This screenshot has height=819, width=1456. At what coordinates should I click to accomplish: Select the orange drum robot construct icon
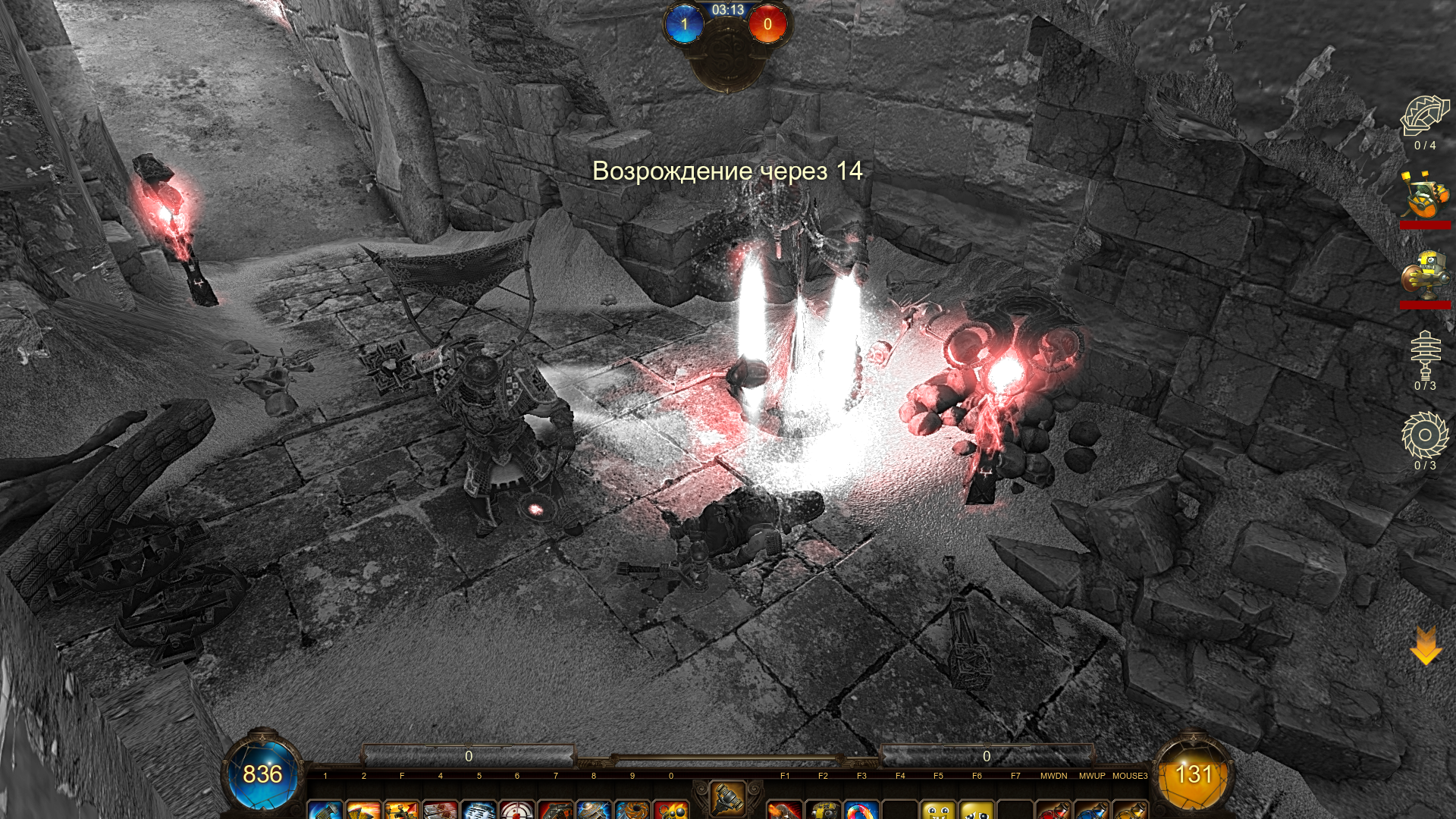(1425, 197)
